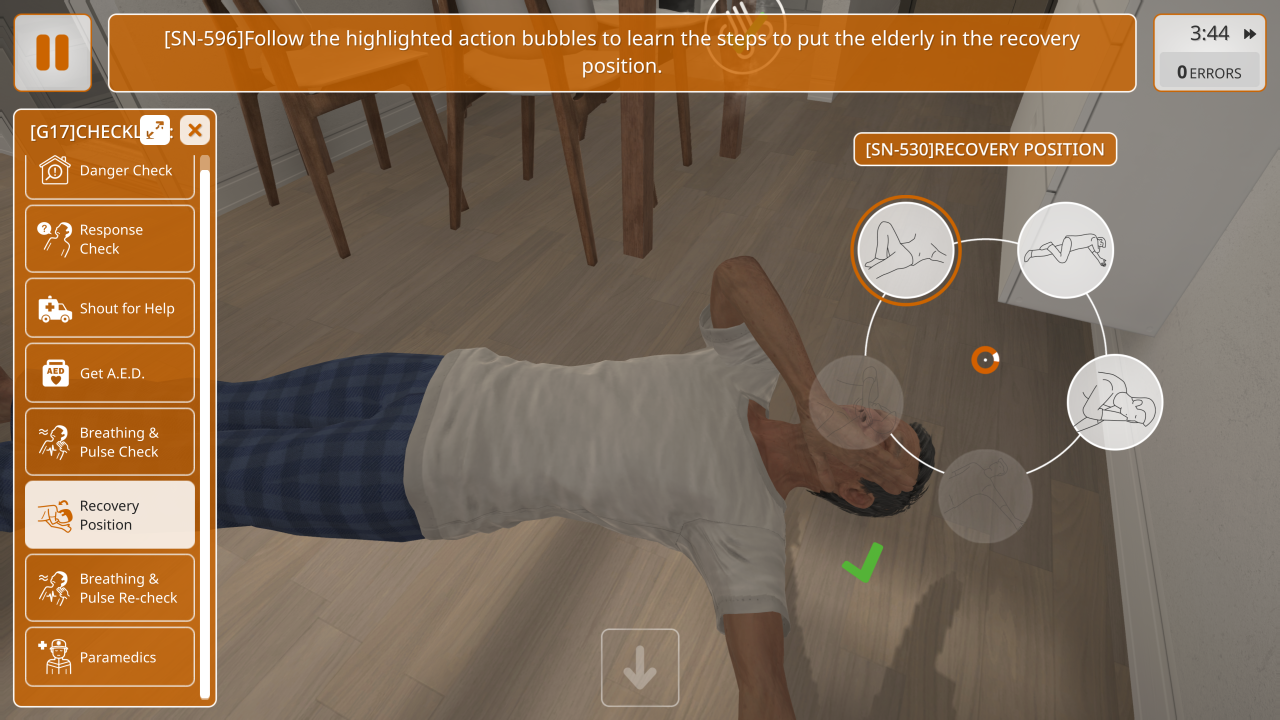Select Danger Check in the checklist

tap(110, 171)
